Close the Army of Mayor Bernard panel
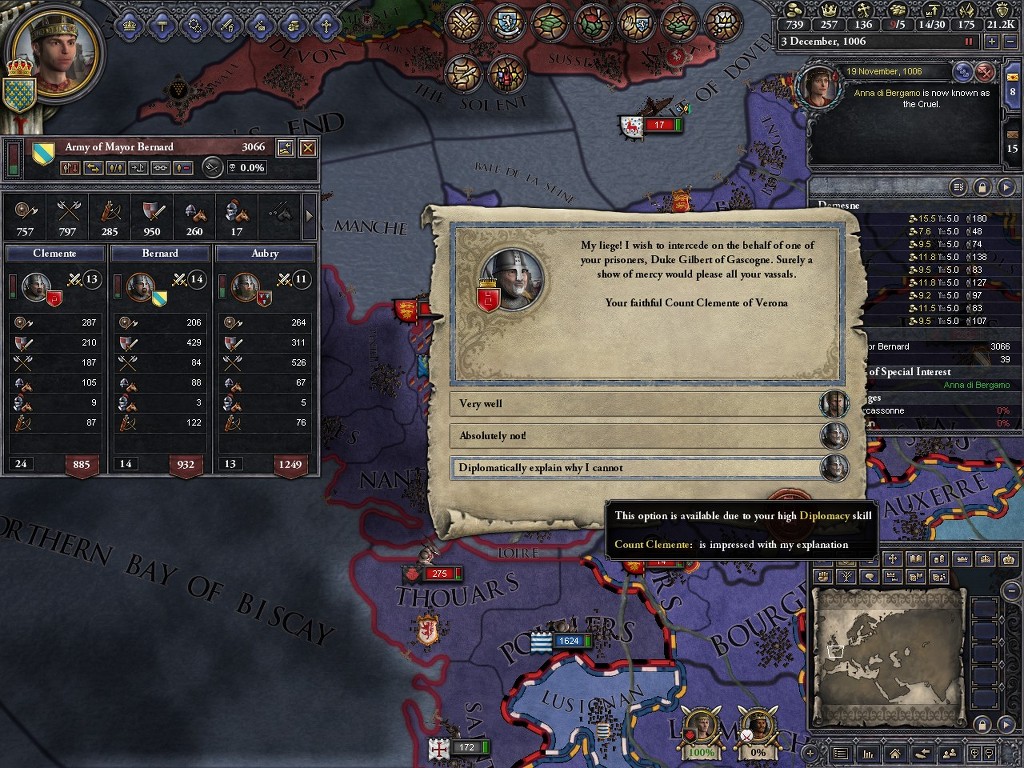This screenshot has height=768, width=1024. [308, 148]
